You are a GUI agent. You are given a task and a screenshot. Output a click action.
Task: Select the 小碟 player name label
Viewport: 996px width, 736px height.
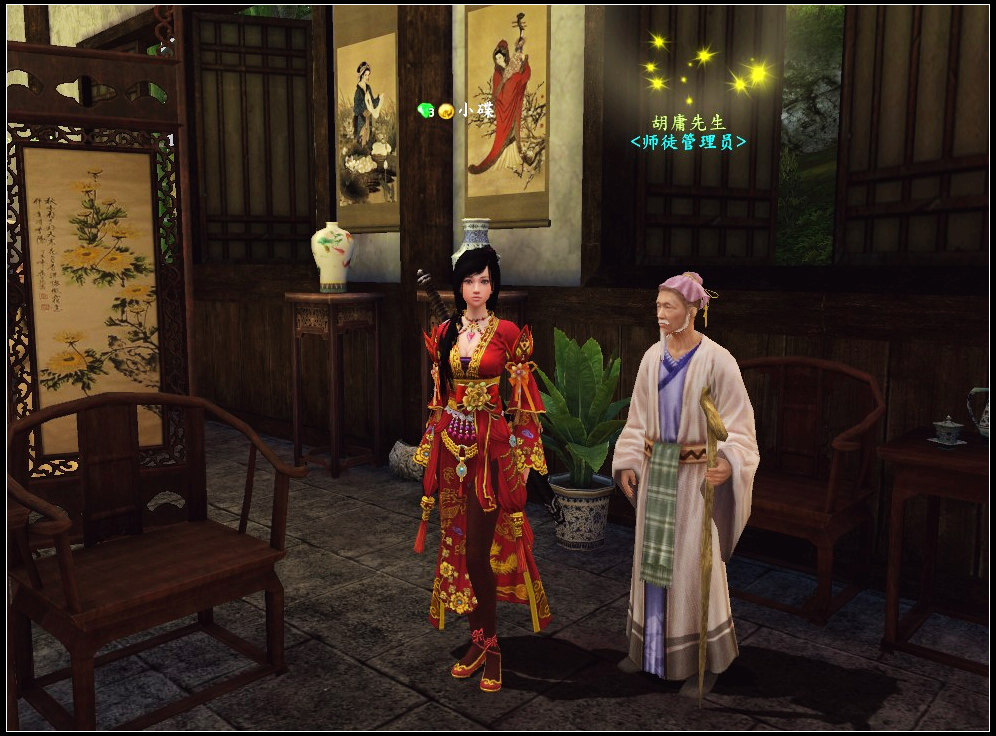pos(470,111)
